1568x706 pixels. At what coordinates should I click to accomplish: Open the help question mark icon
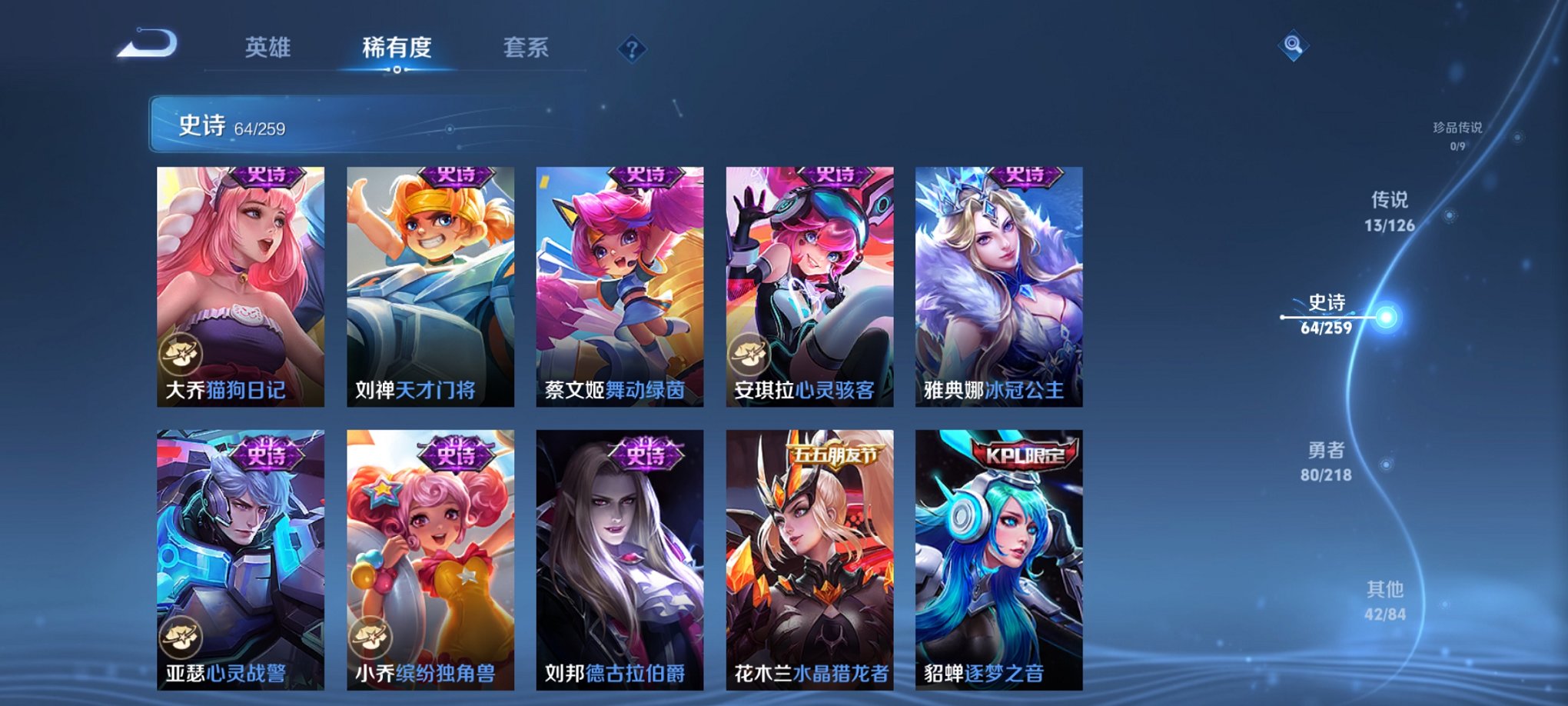pos(632,49)
